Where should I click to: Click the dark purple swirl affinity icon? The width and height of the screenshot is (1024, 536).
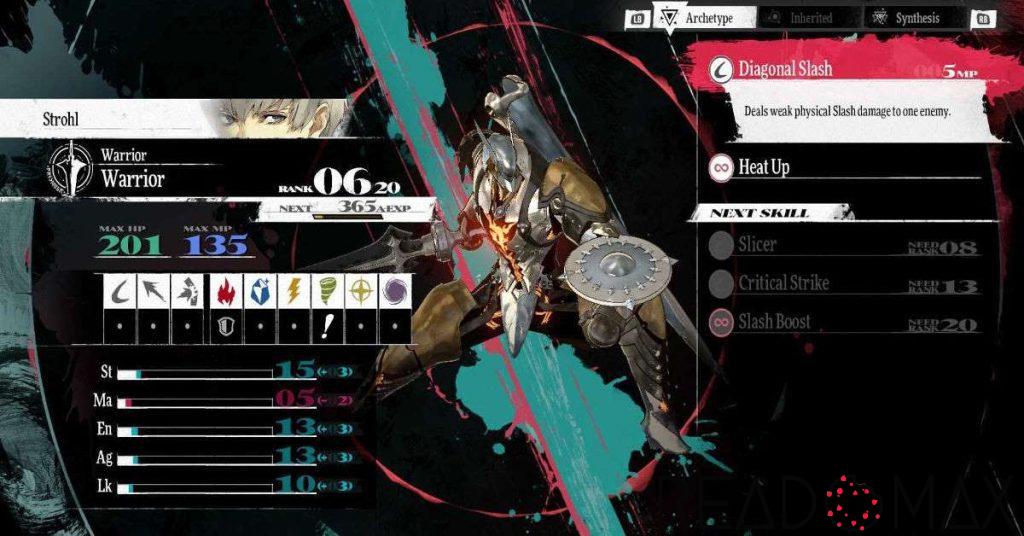coord(396,290)
